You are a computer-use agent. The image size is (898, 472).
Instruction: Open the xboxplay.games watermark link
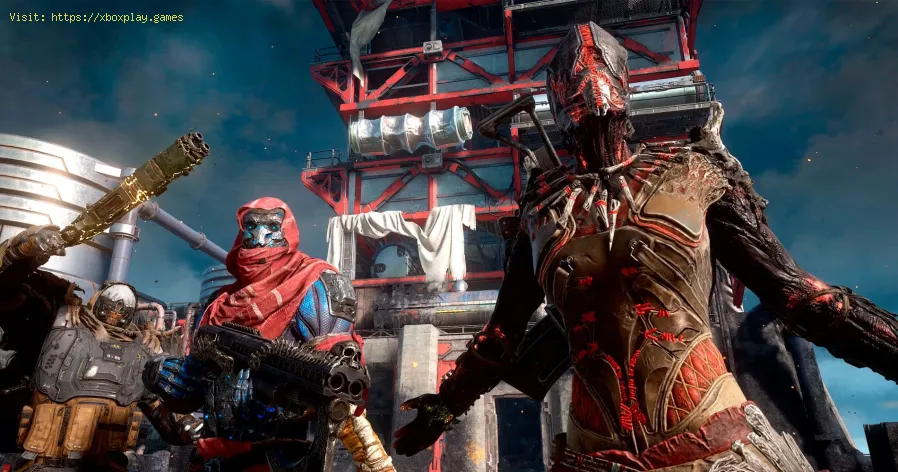tap(116, 17)
